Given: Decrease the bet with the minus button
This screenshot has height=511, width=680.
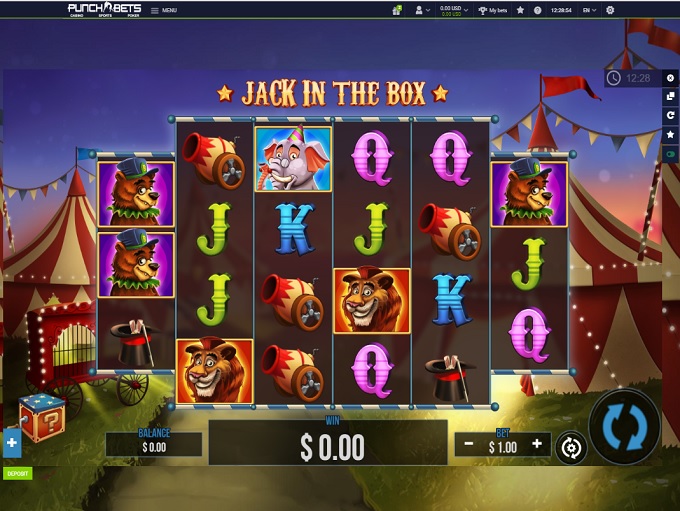Looking at the screenshot, I should pos(469,443).
